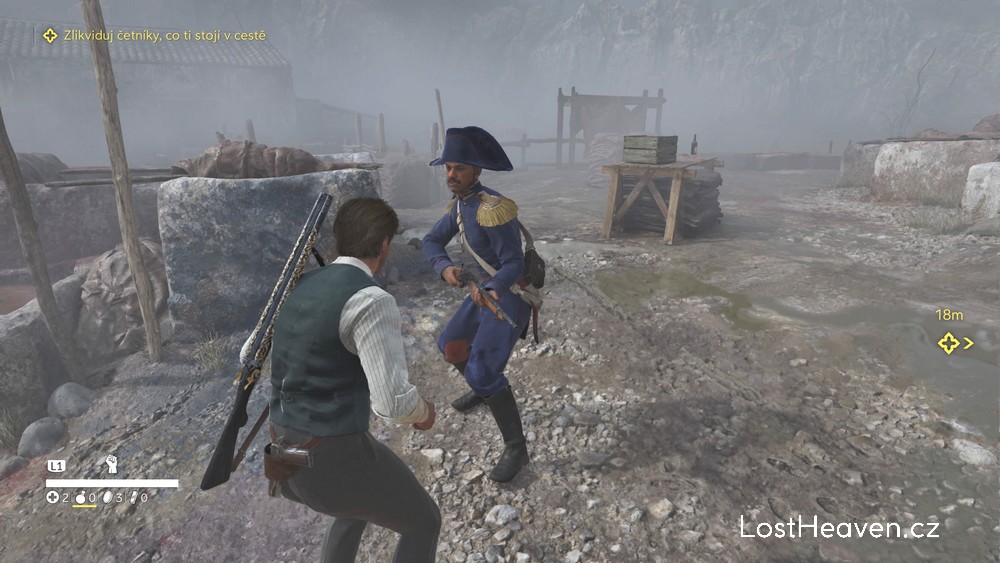Open the LostHeaven.cz watermark link
This screenshot has width=1000, height=563.
coord(839,528)
